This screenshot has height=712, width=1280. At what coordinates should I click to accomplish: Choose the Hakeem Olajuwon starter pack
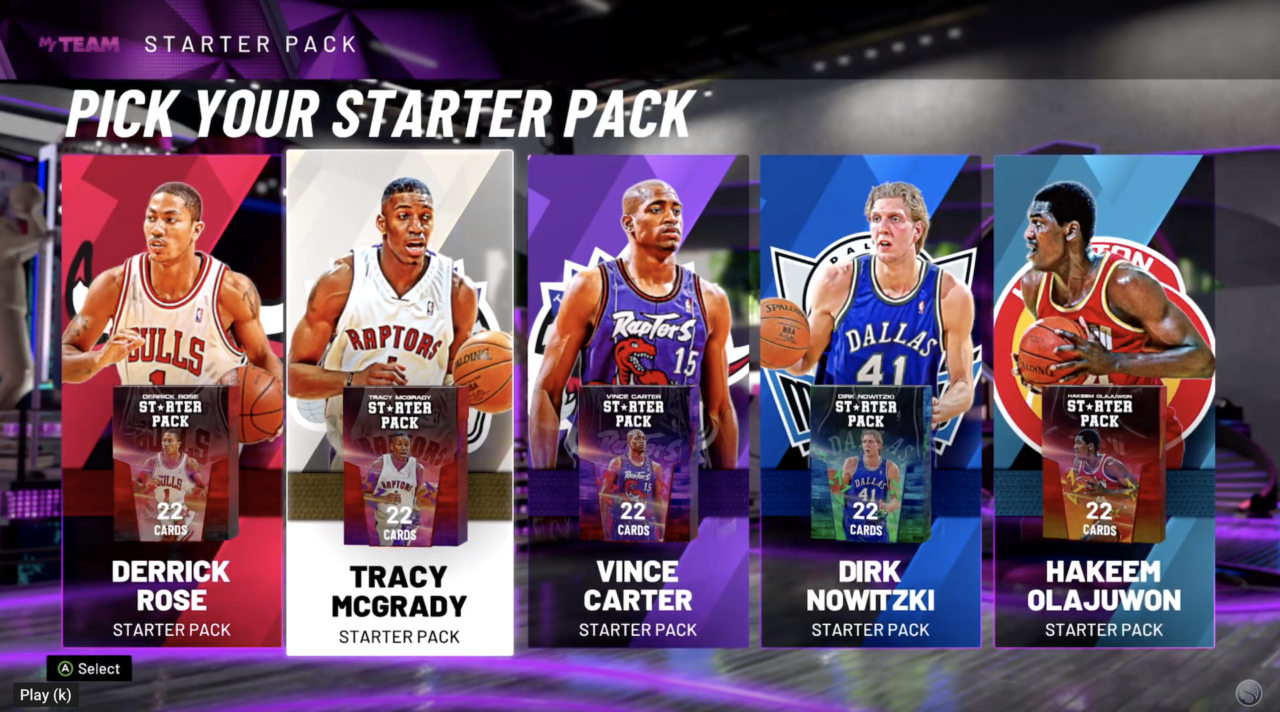(1104, 400)
